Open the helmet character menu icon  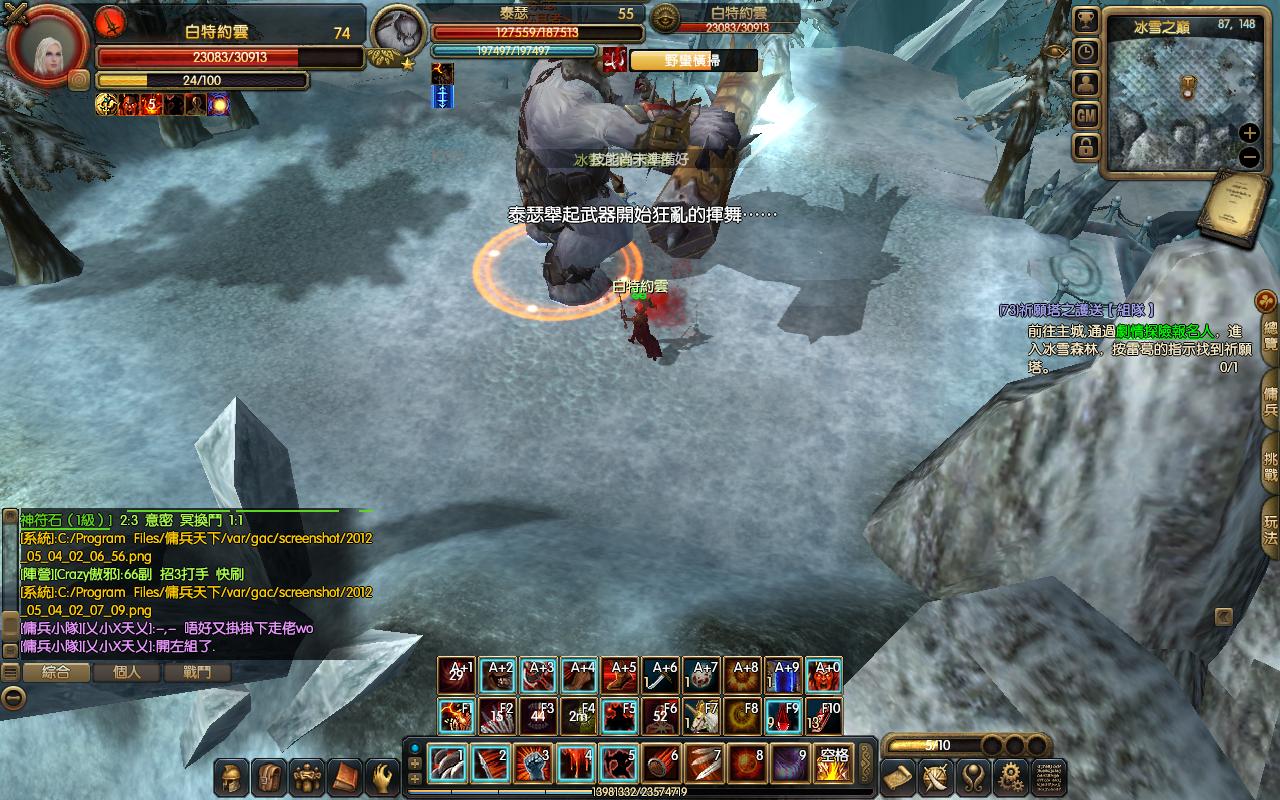tap(232, 776)
